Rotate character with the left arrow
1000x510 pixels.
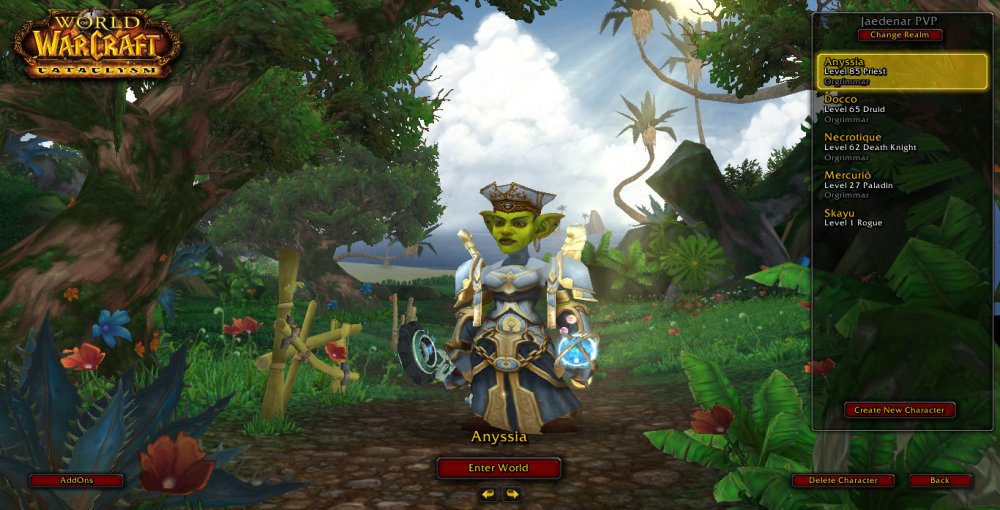488,494
